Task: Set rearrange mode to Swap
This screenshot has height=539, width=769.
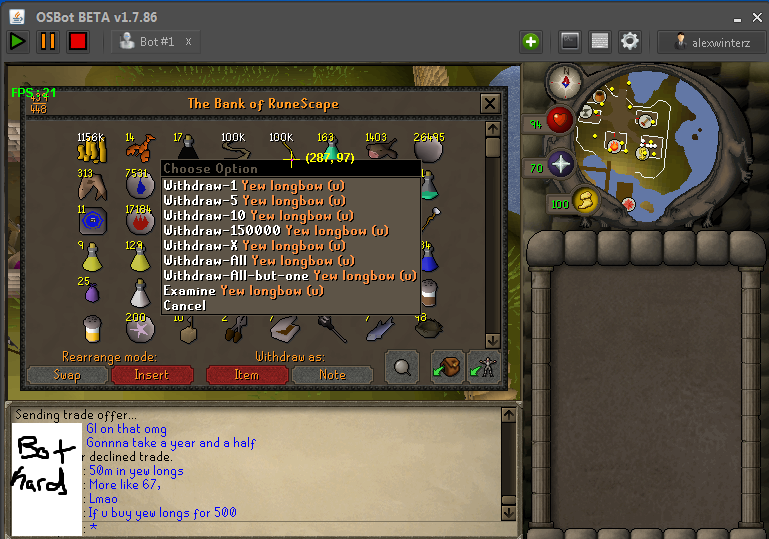Action: (x=68, y=375)
